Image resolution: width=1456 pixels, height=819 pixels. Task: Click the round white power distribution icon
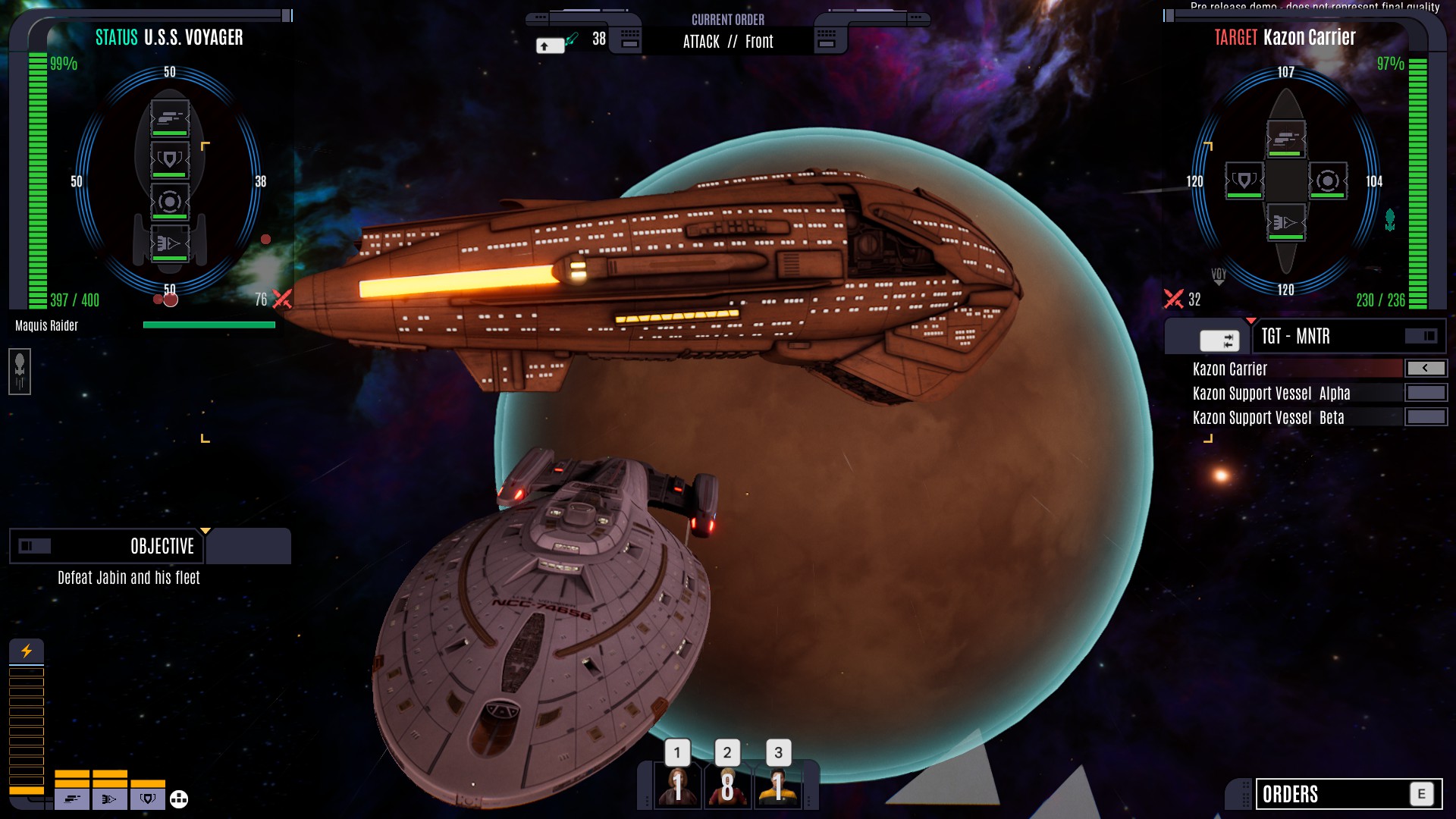coord(179,799)
